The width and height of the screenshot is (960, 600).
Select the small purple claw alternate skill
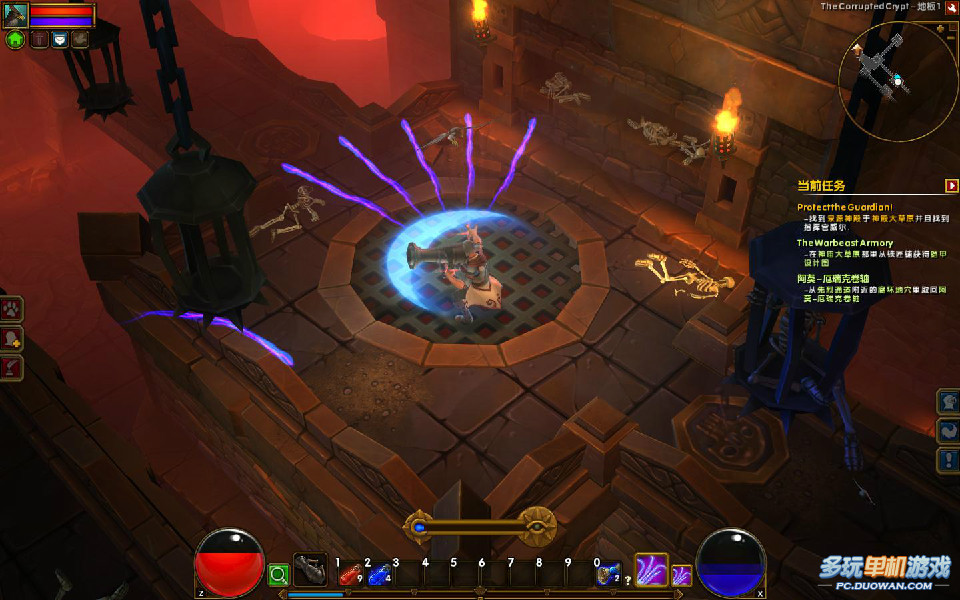pos(681,575)
